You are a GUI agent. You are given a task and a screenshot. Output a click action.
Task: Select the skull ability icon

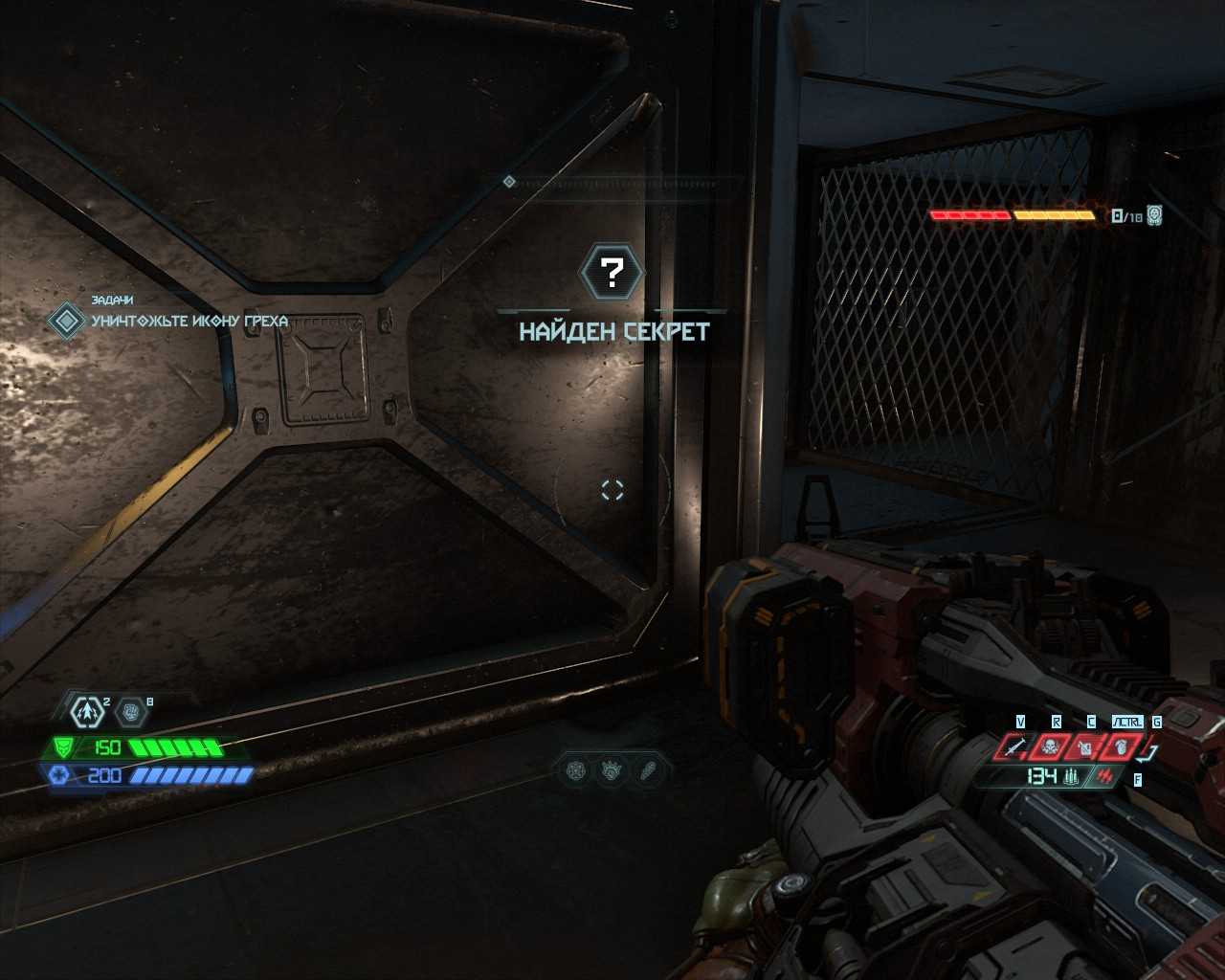1050,746
